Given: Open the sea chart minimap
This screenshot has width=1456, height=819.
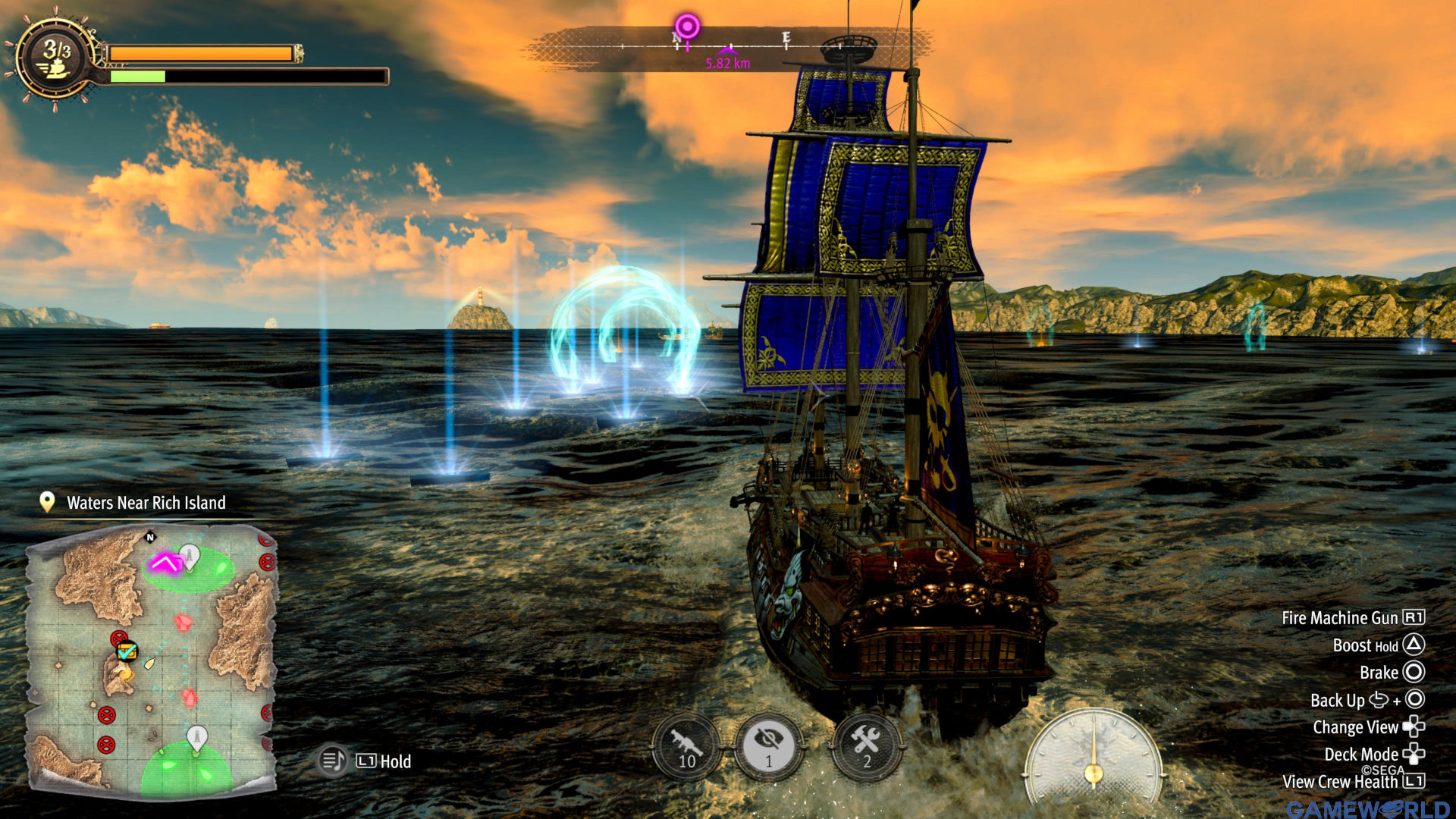Looking at the screenshot, I should (152, 660).
